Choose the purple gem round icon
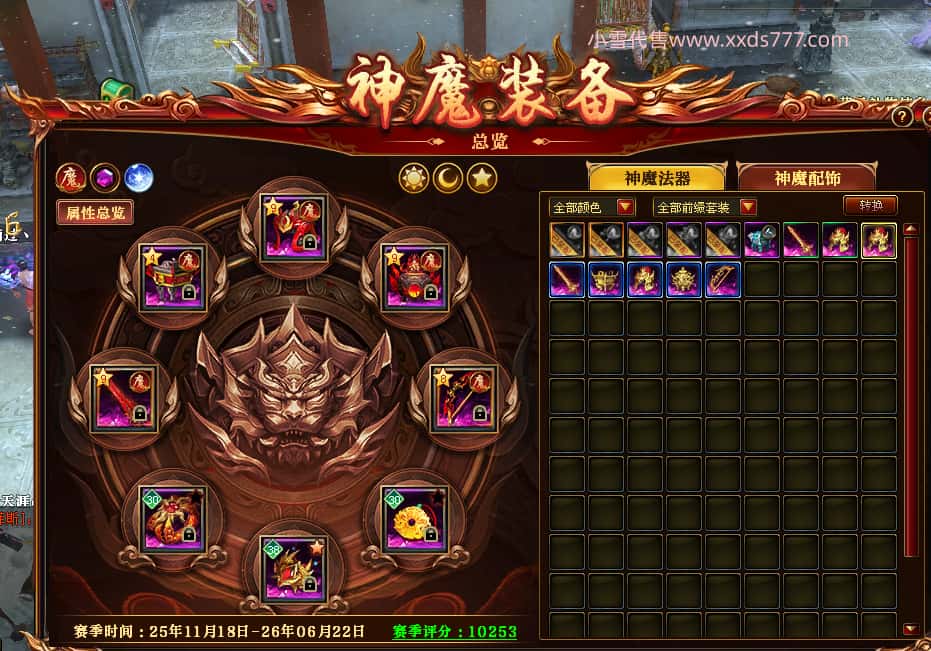Viewport: 931px width, 651px height. pos(104,178)
